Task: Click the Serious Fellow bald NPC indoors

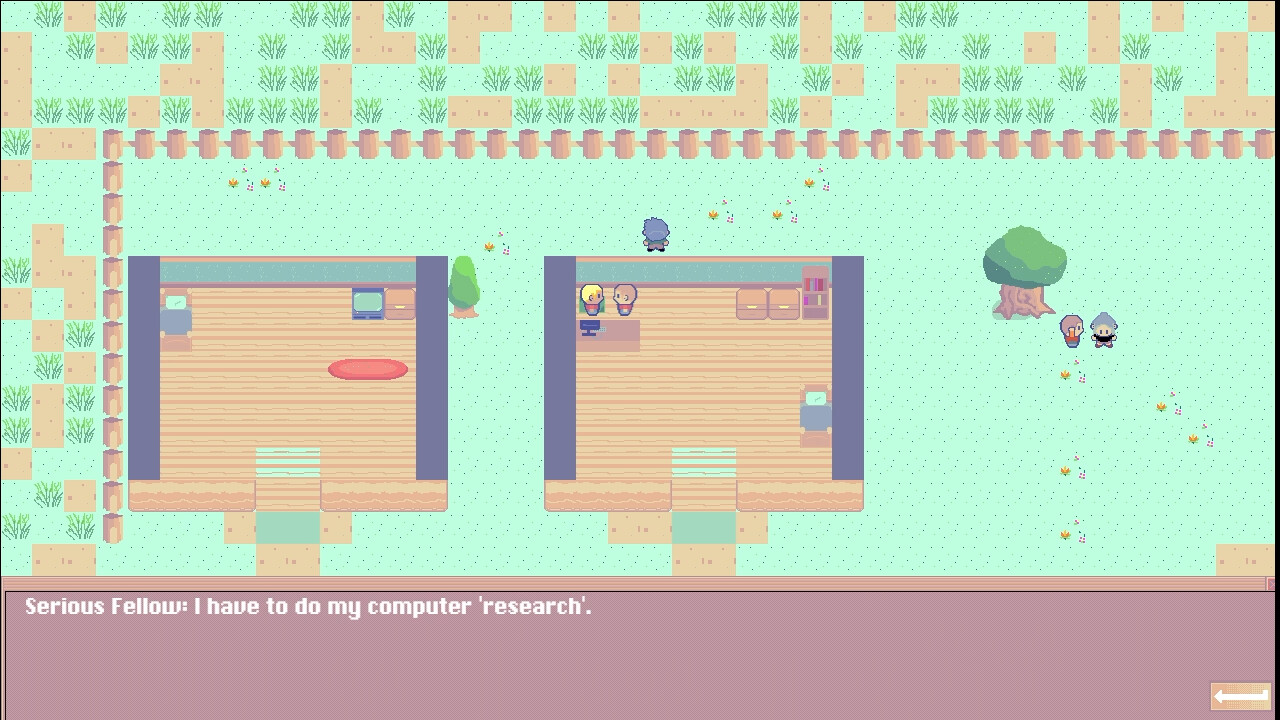Action: coord(623,300)
